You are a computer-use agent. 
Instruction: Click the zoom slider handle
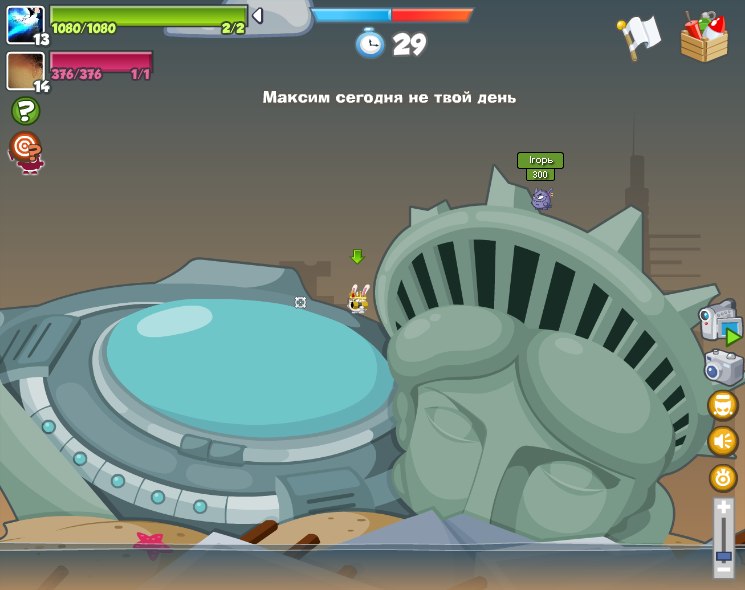pos(724,555)
